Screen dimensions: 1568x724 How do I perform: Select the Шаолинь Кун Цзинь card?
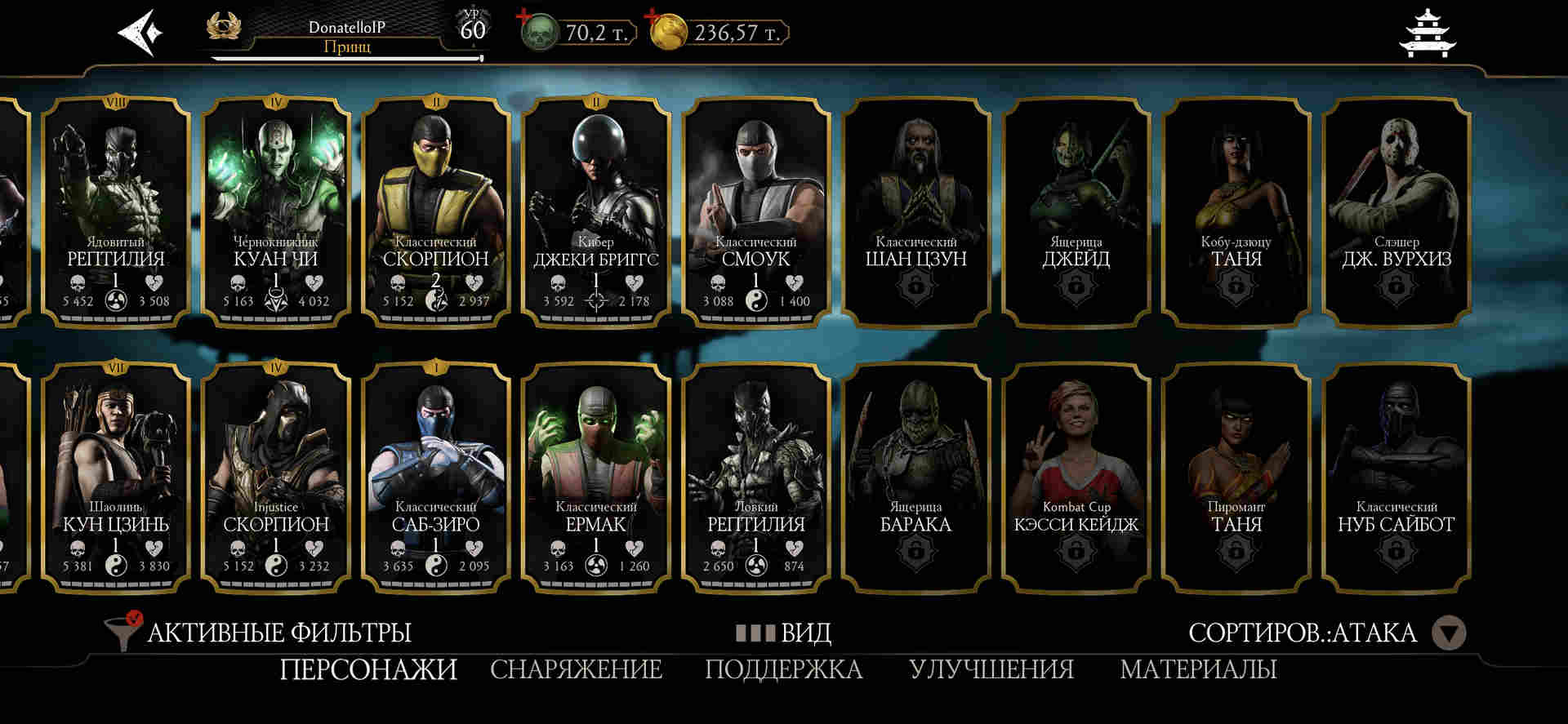click(116, 477)
